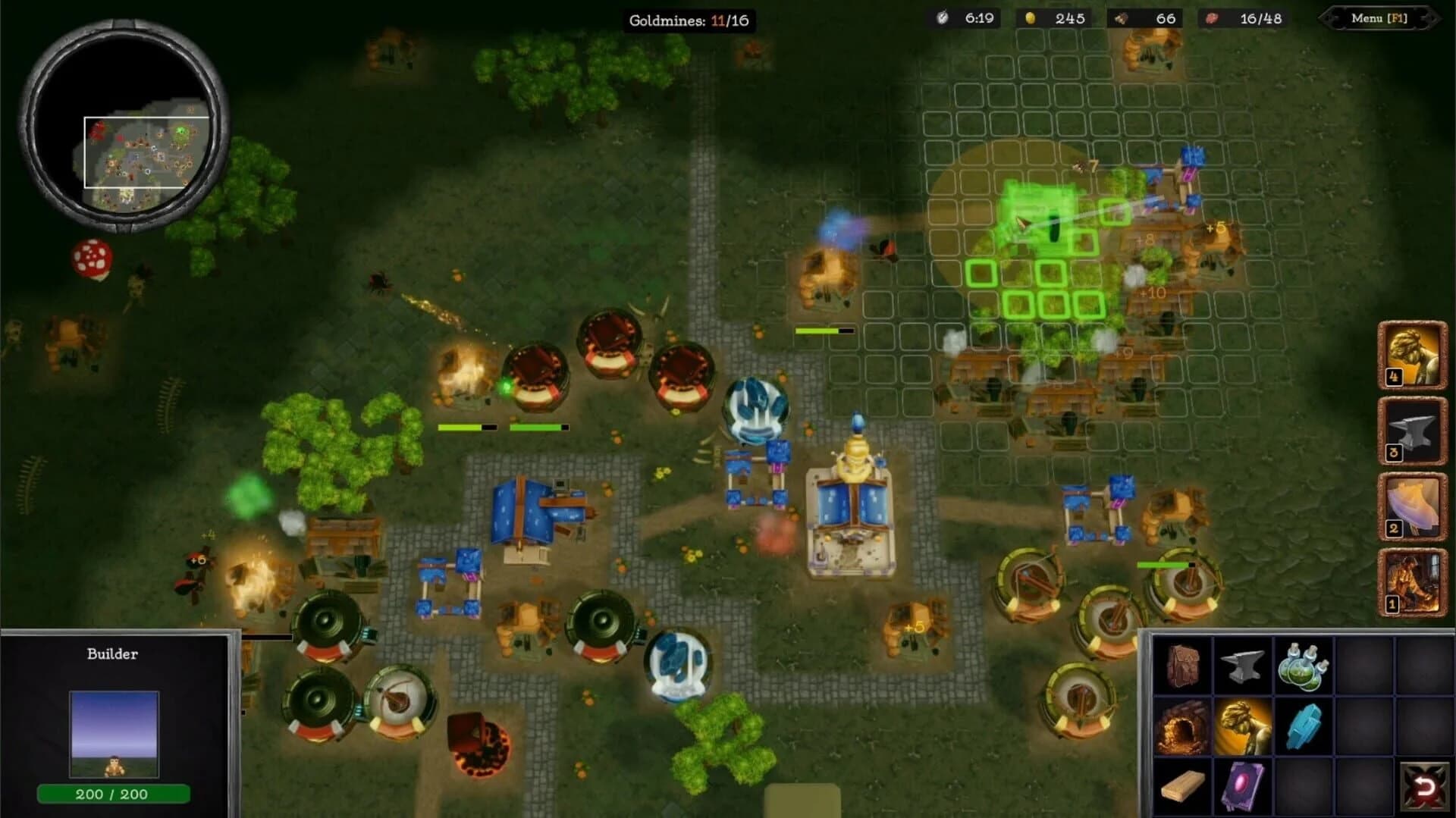The height and width of the screenshot is (818, 1456).
Task: Click the 6:19 mission timer display
Action: point(967,20)
